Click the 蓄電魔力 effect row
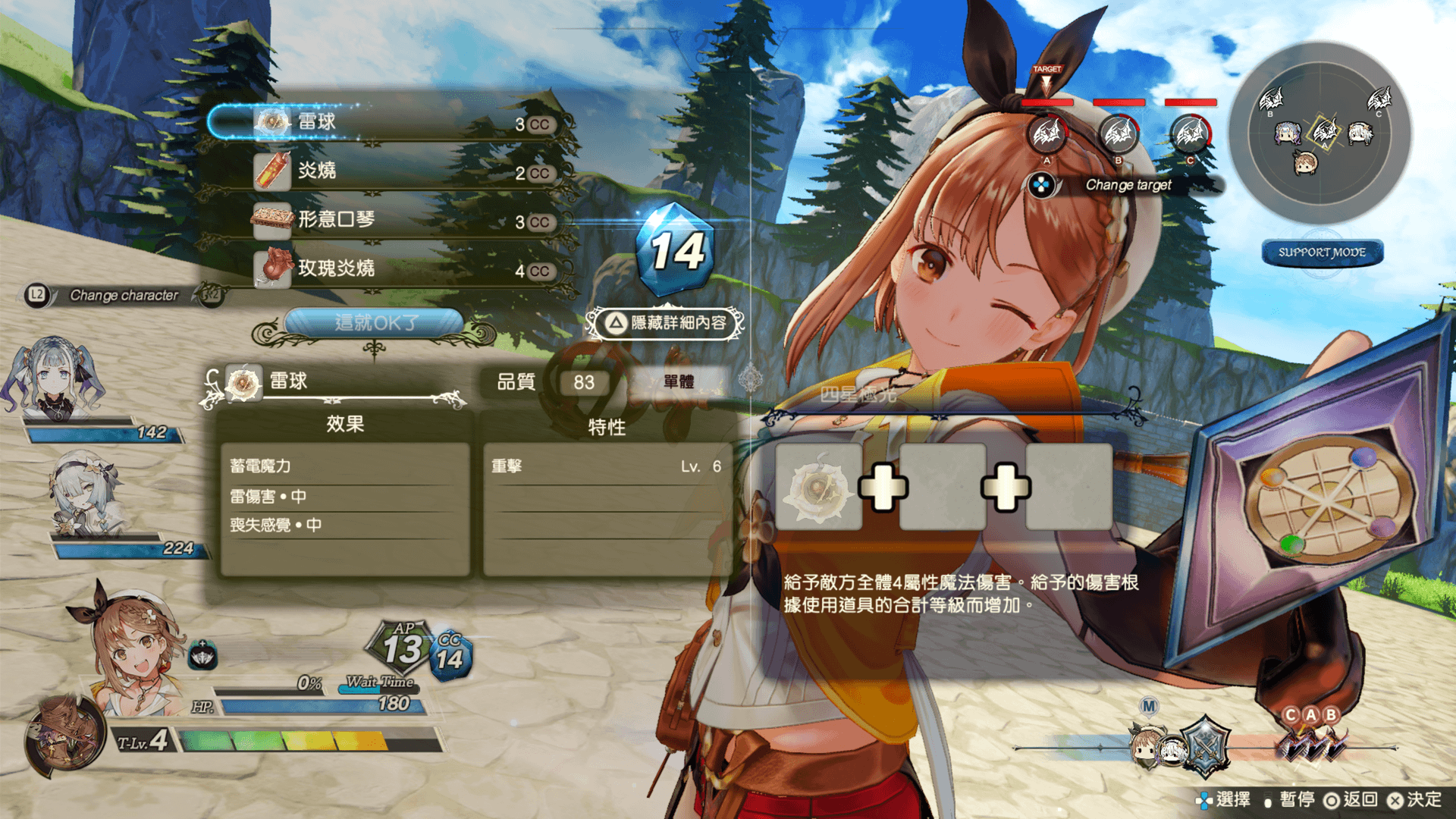This screenshot has width=1456, height=819. 345,466
